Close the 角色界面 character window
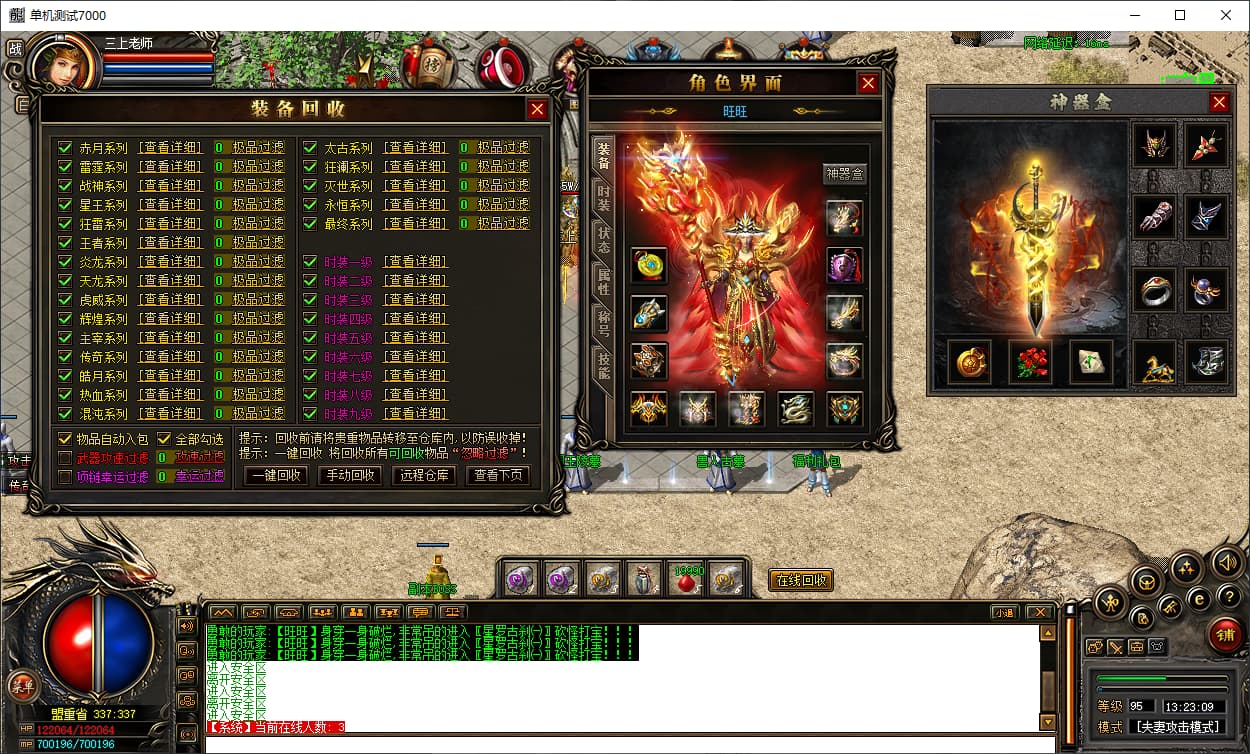1250x754 pixels. coord(868,84)
